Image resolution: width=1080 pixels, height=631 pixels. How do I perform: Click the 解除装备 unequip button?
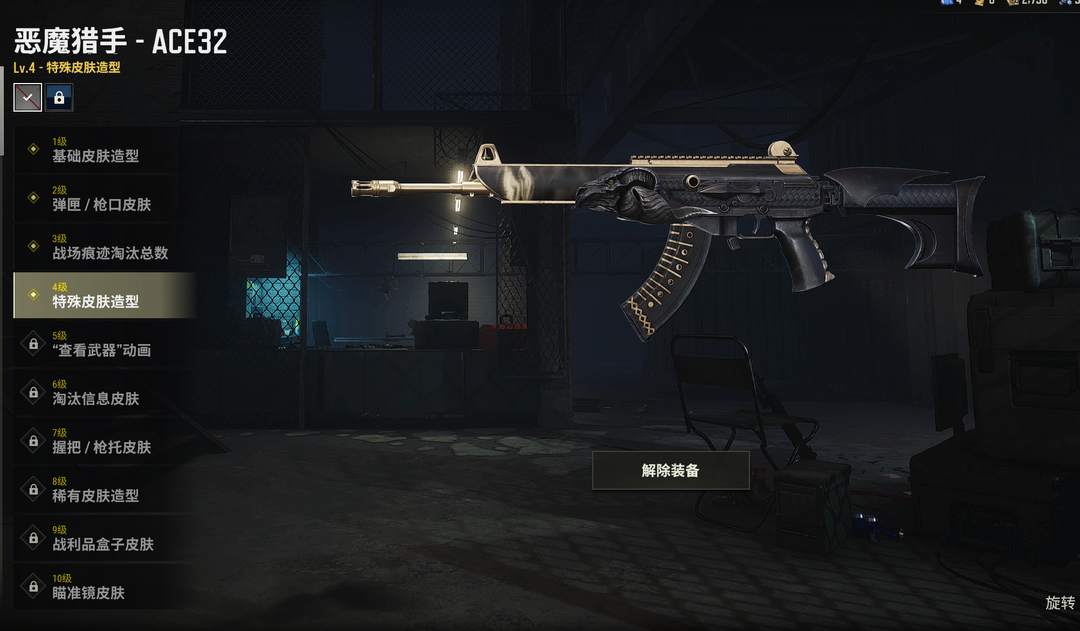pos(670,470)
